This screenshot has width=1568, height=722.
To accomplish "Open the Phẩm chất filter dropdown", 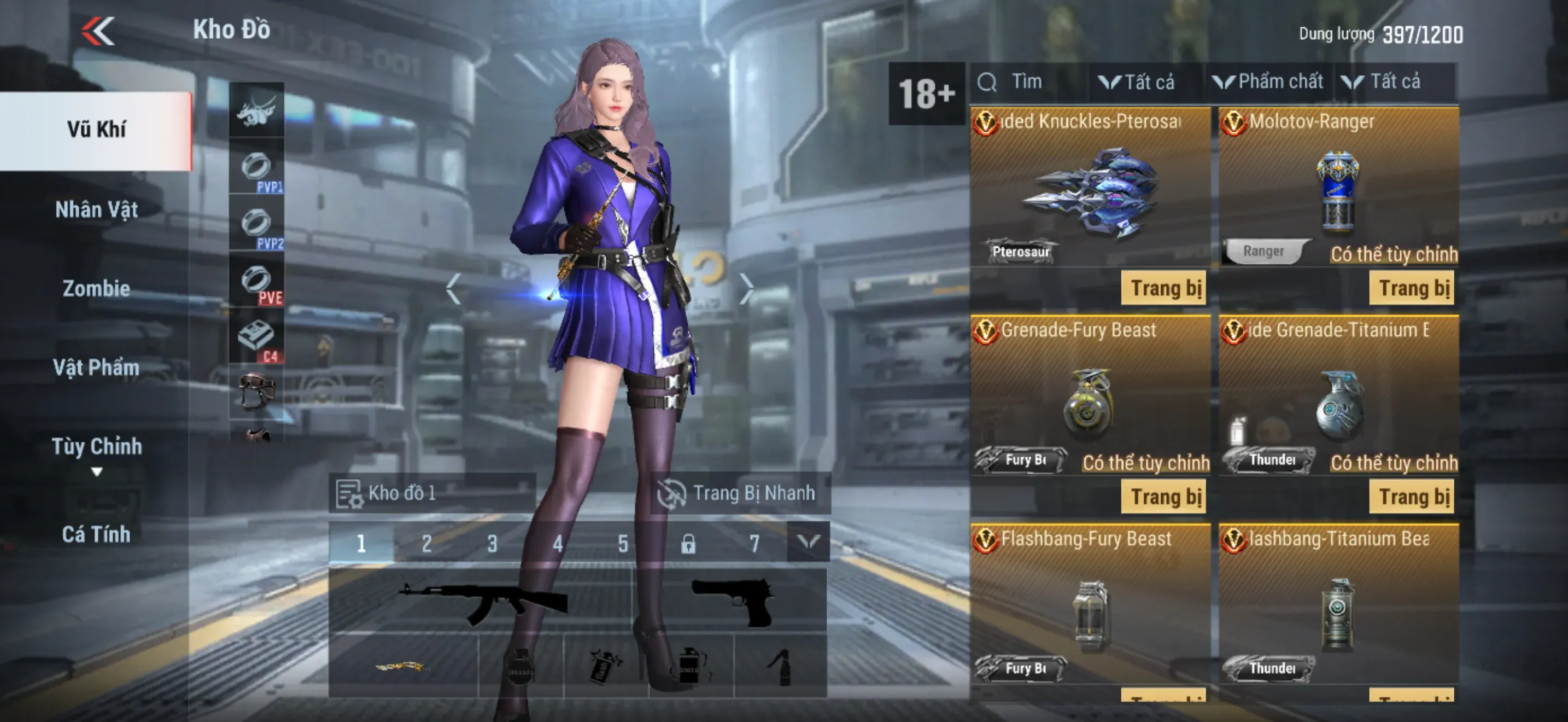I will (1268, 82).
